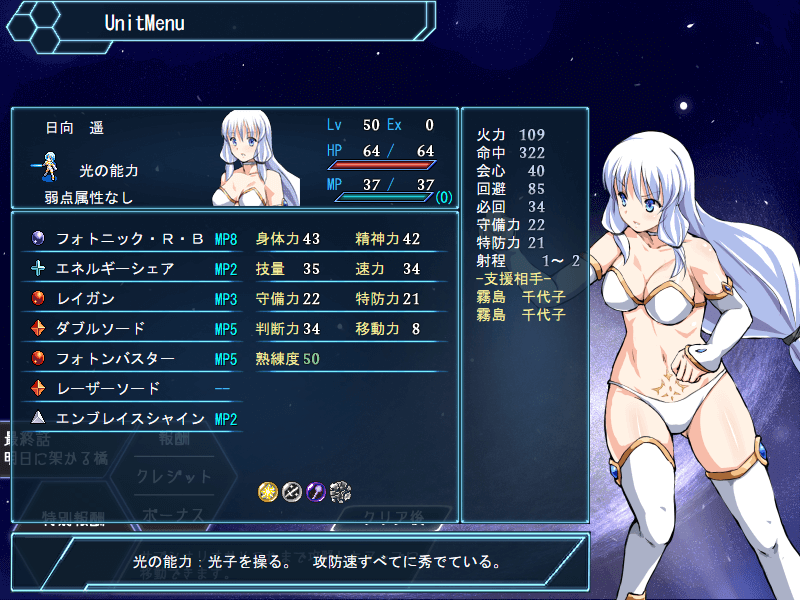Select the エンブレイスシャイン skill

tap(130, 418)
